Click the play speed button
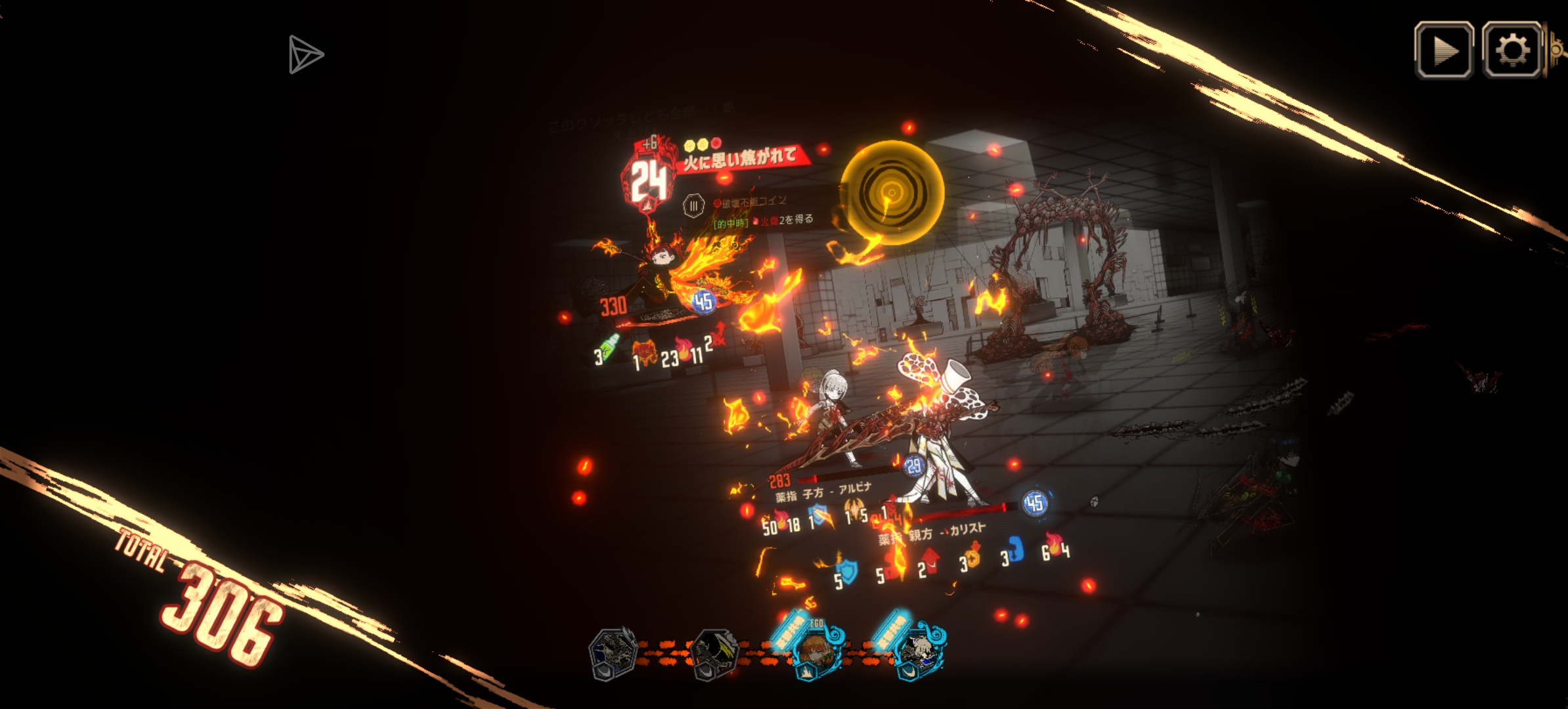This screenshot has height=709, width=1568. (1443, 51)
